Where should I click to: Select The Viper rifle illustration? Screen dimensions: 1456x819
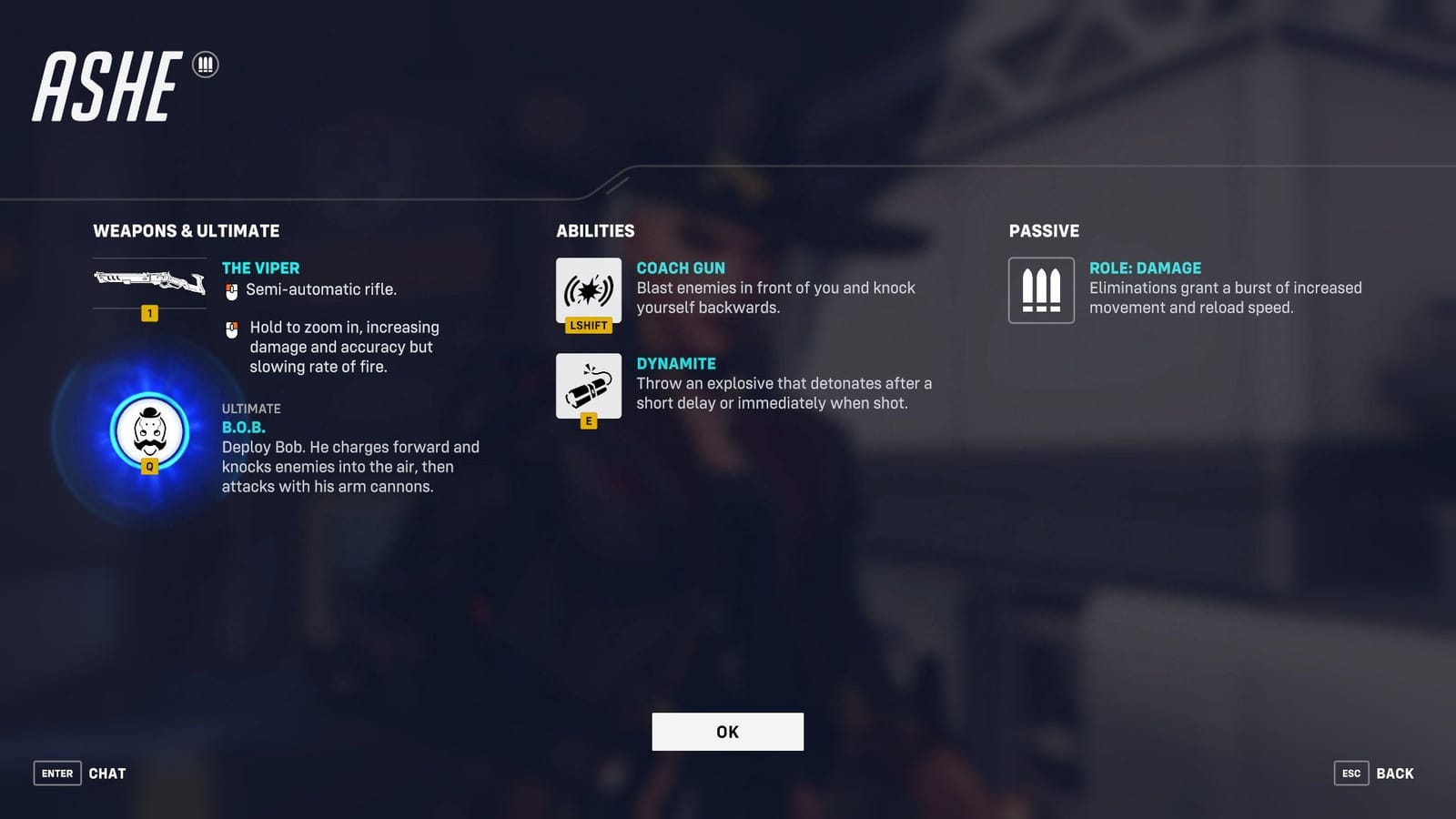pyautogui.click(x=149, y=283)
